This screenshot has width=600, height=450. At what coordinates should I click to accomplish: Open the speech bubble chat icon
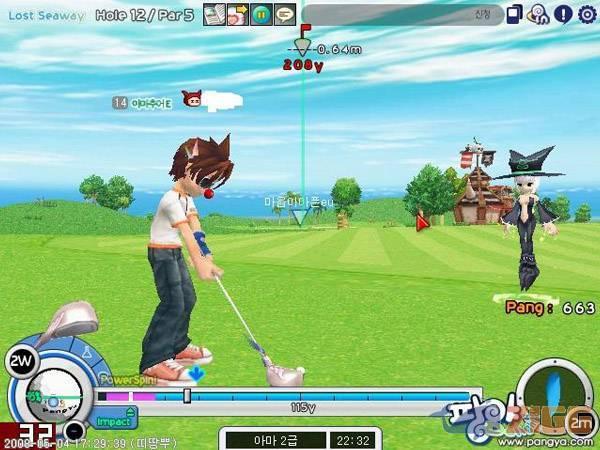pos(284,14)
